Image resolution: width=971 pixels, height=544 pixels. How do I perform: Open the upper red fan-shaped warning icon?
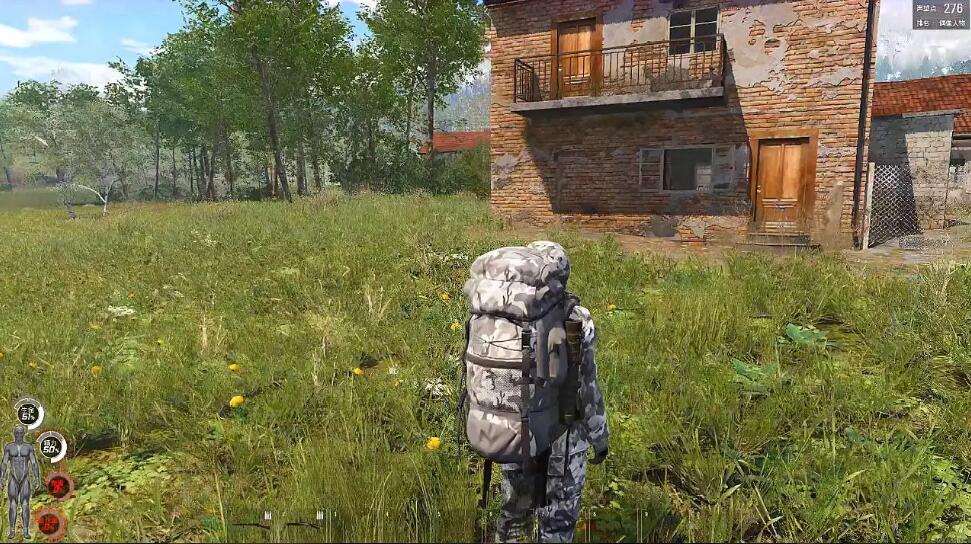pyautogui.click(x=60, y=486)
